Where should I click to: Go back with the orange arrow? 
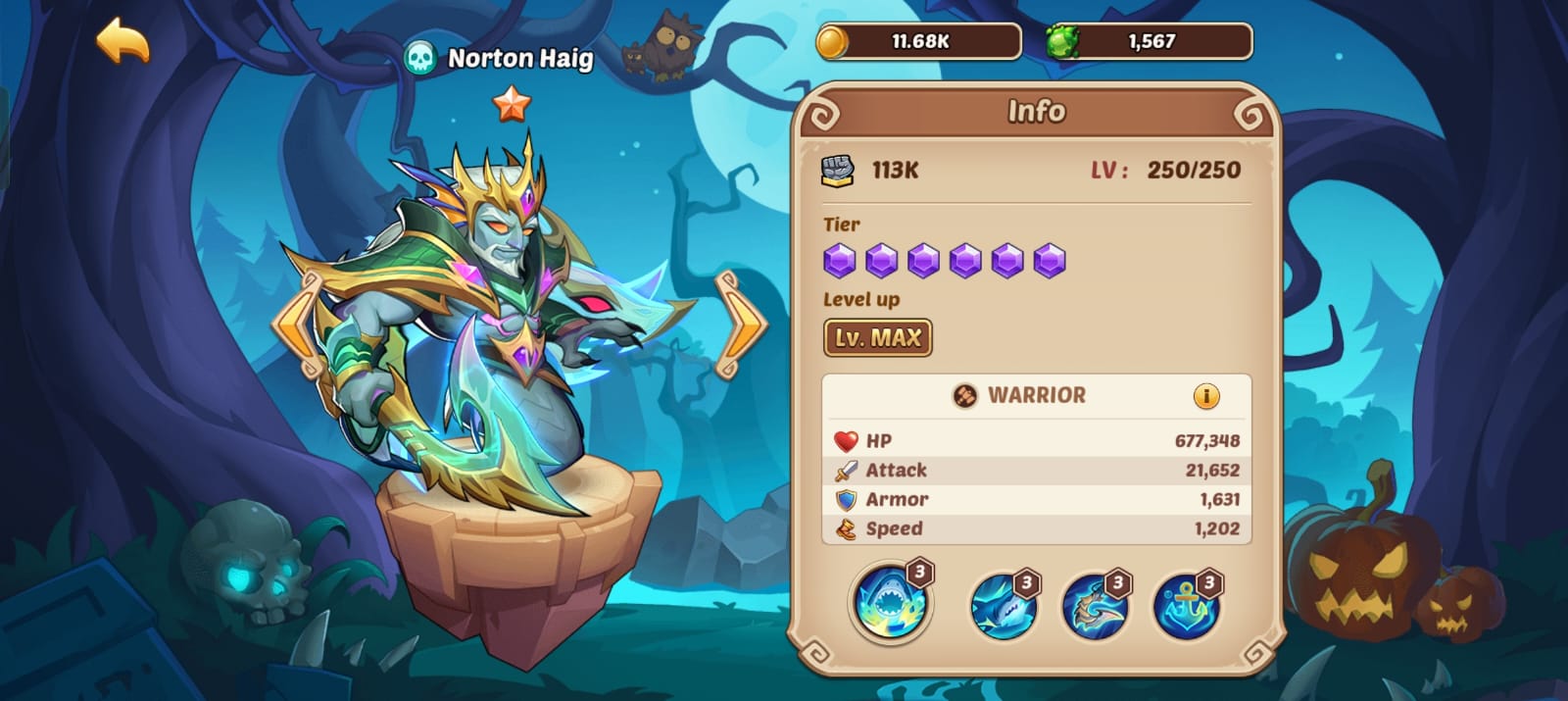coord(122,40)
